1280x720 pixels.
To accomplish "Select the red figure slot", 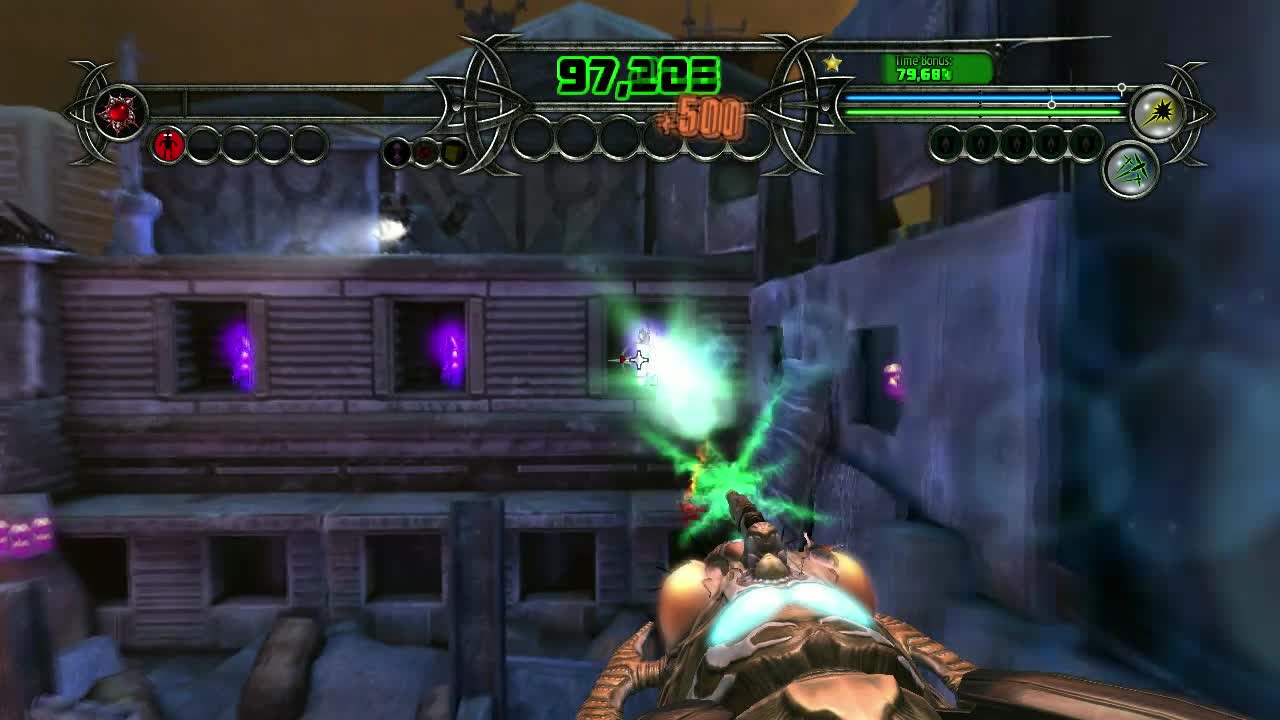I will pos(168,146).
